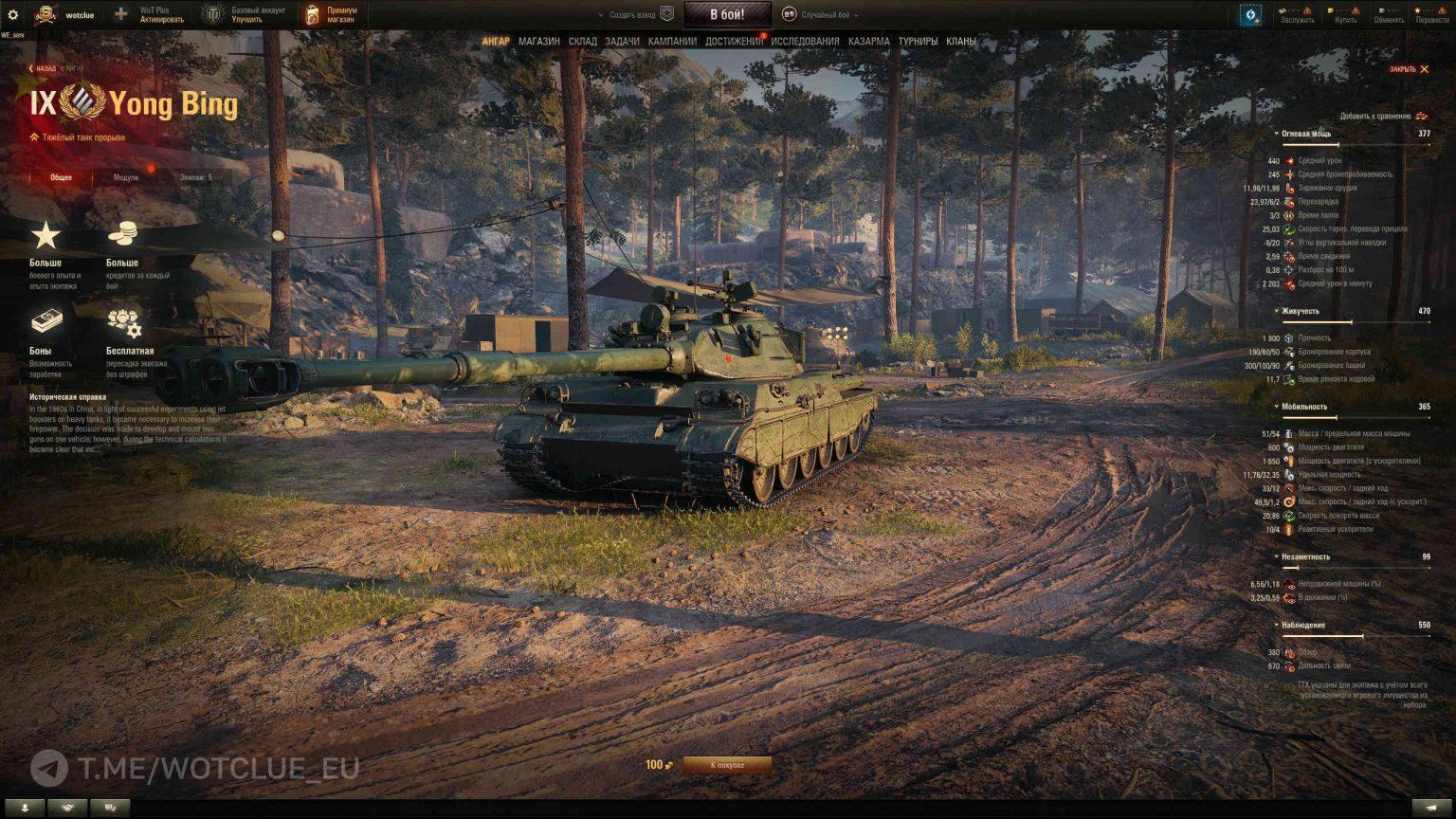Click the 'К покупке' purchase button
Image resolution: width=1456 pixels, height=819 pixels.
[727, 765]
